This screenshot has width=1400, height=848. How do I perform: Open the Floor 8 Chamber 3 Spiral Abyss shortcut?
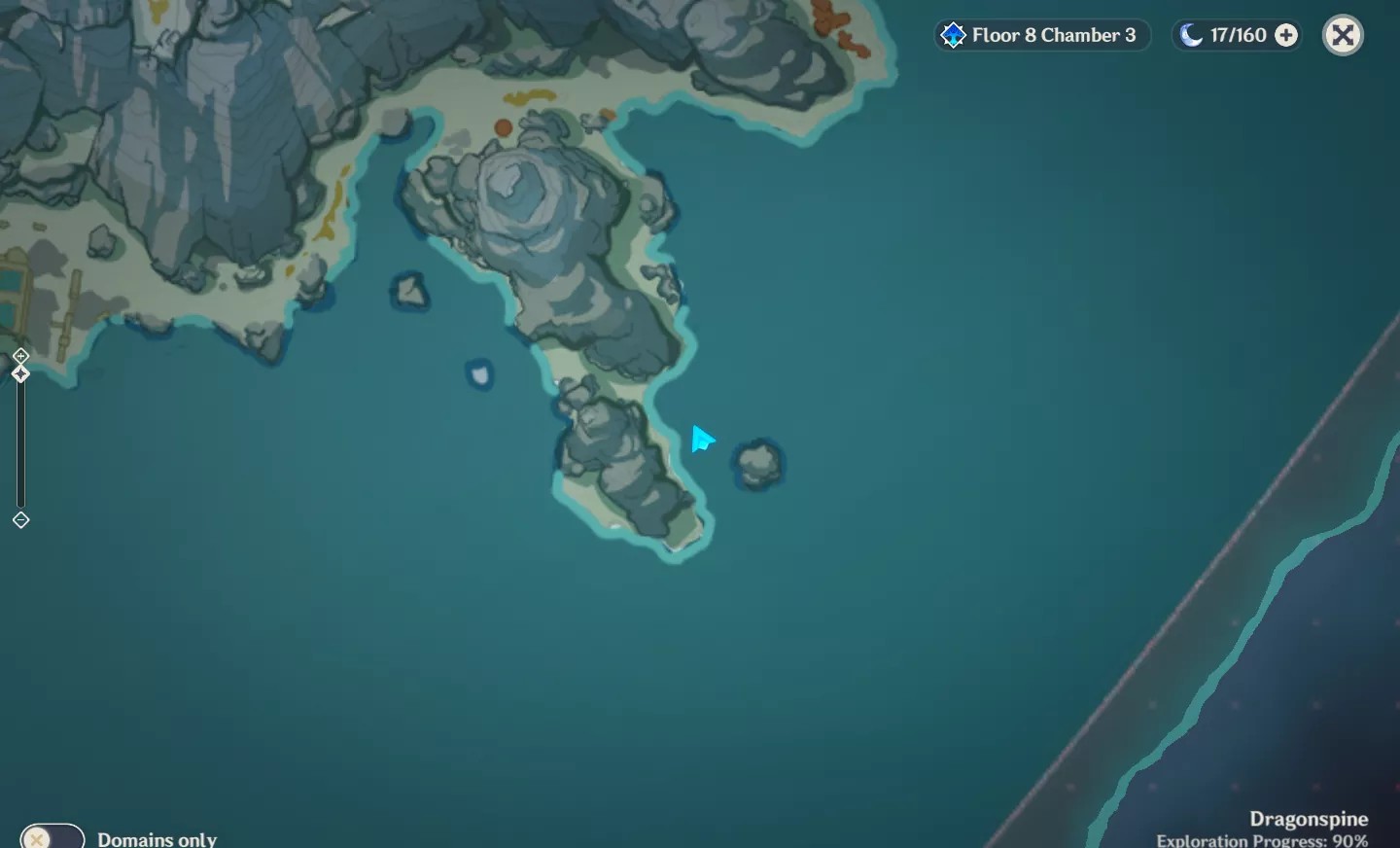pyautogui.click(x=1041, y=36)
